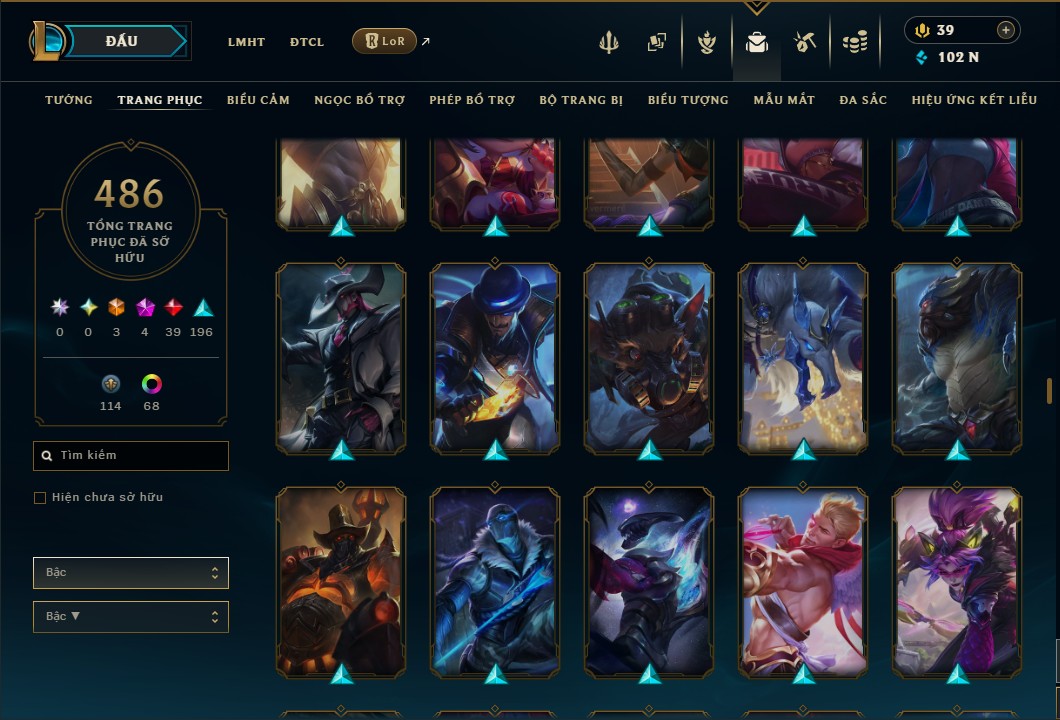Toggle the Hiện chưa sở hữu checkbox

[x=40, y=498]
